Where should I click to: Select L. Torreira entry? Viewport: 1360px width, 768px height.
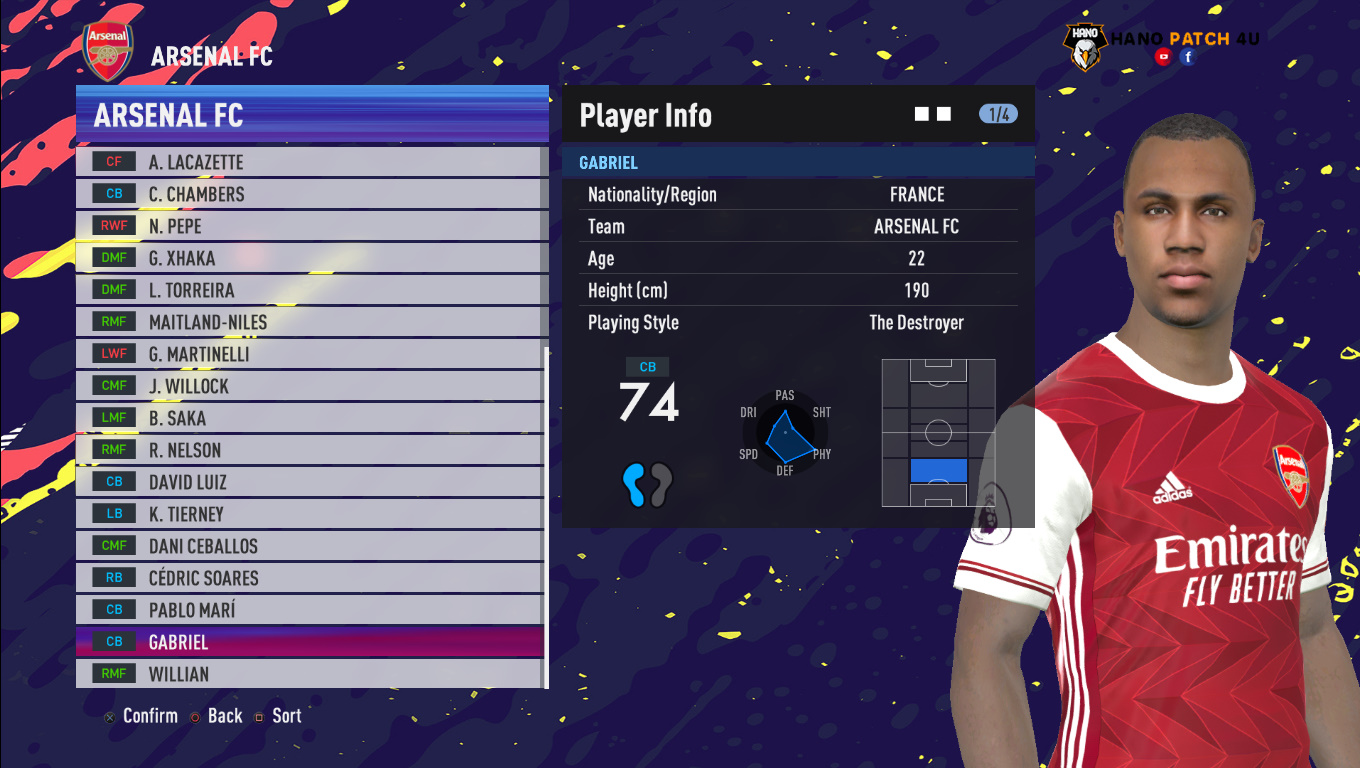310,290
